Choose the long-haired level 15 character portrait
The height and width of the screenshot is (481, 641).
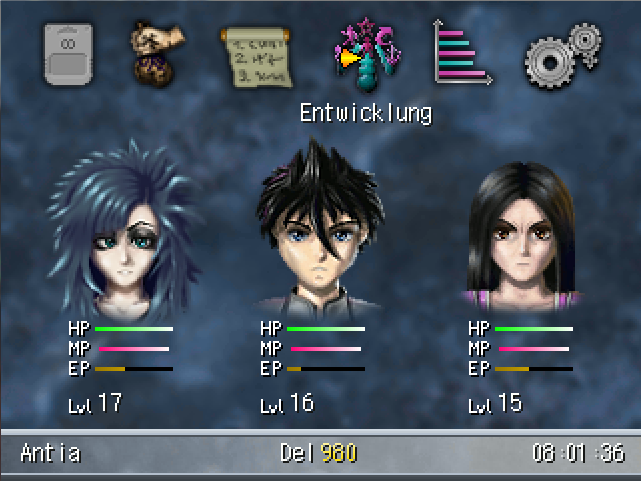tap(522, 235)
